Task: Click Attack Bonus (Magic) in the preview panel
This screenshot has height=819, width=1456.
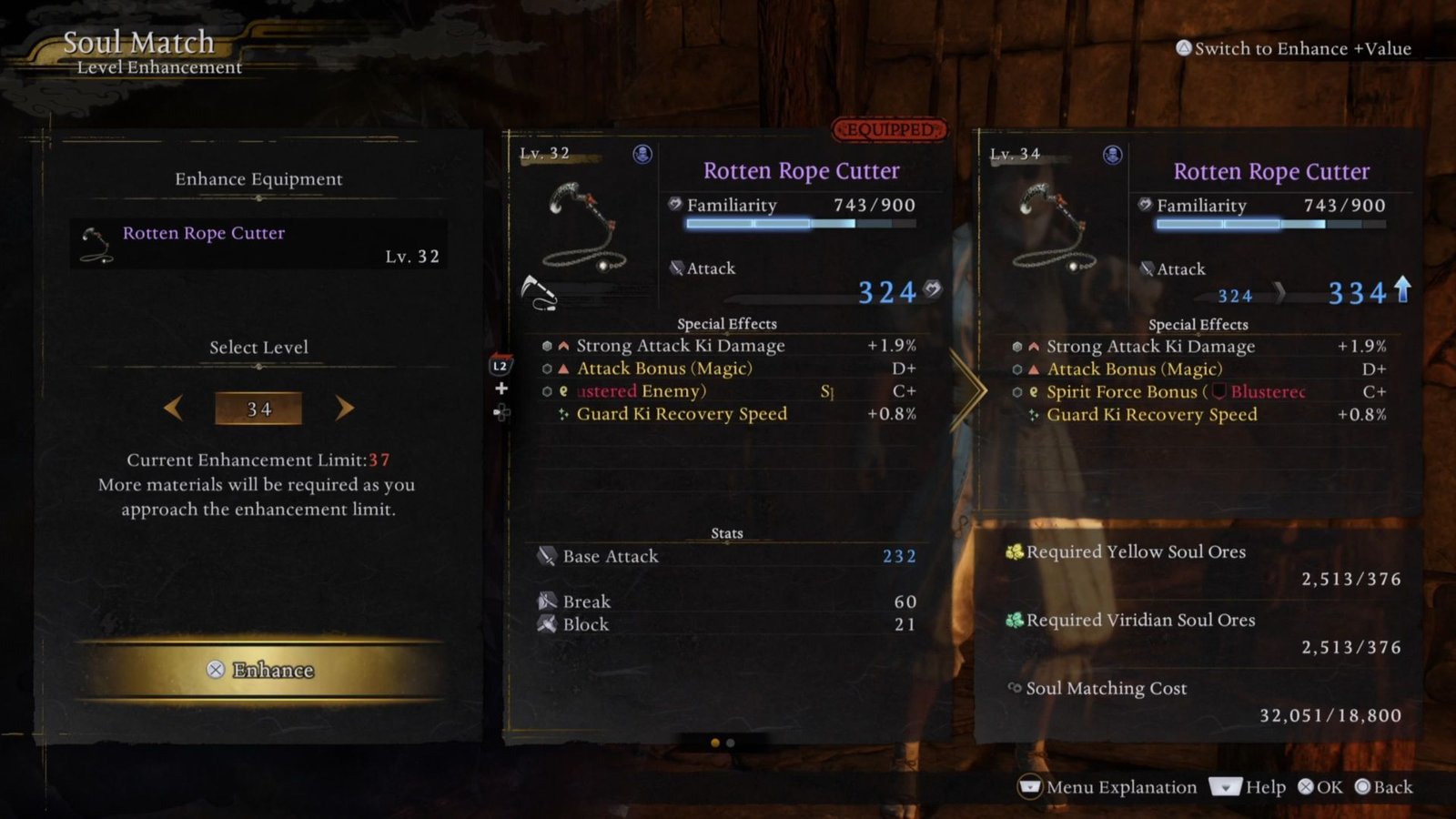Action: pyautogui.click(x=1134, y=369)
